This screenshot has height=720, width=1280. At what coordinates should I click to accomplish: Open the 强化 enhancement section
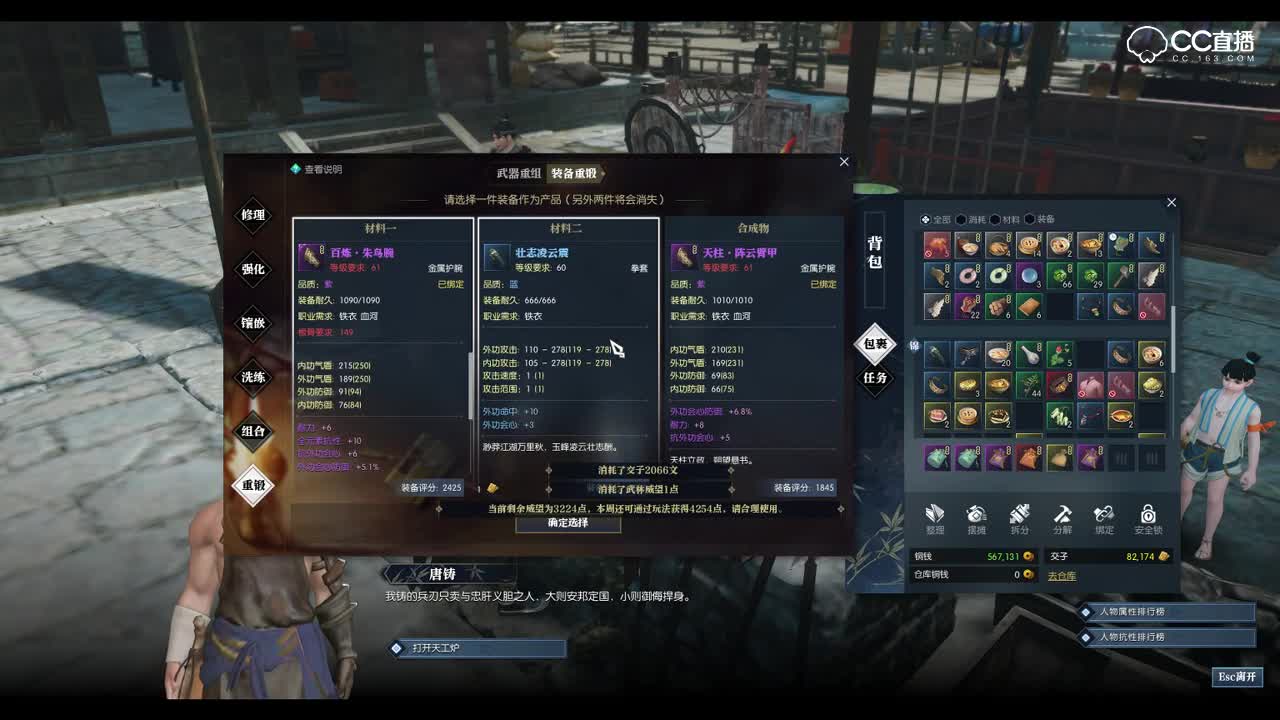pos(253,269)
